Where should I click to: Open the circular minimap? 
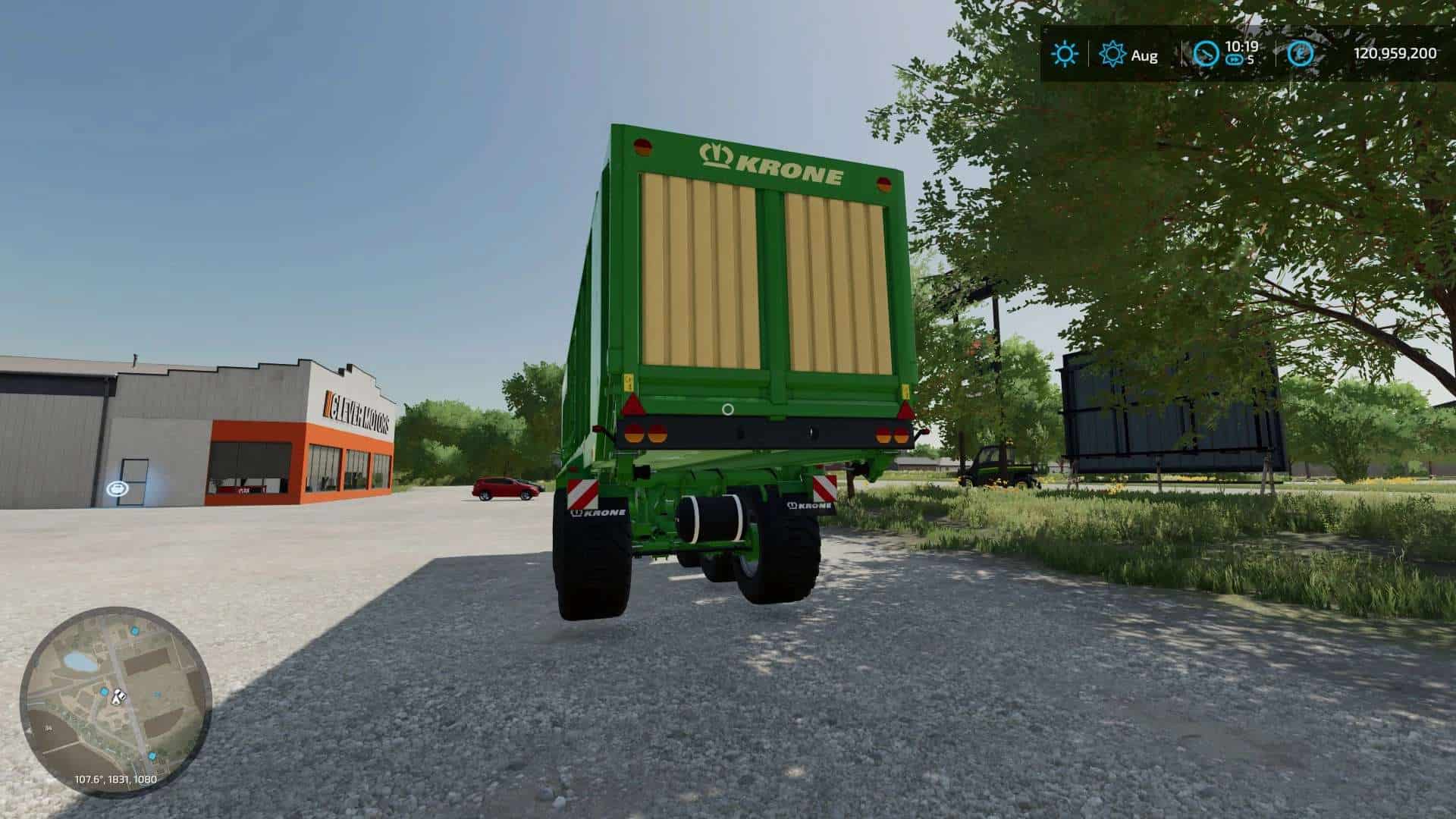(x=116, y=701)
